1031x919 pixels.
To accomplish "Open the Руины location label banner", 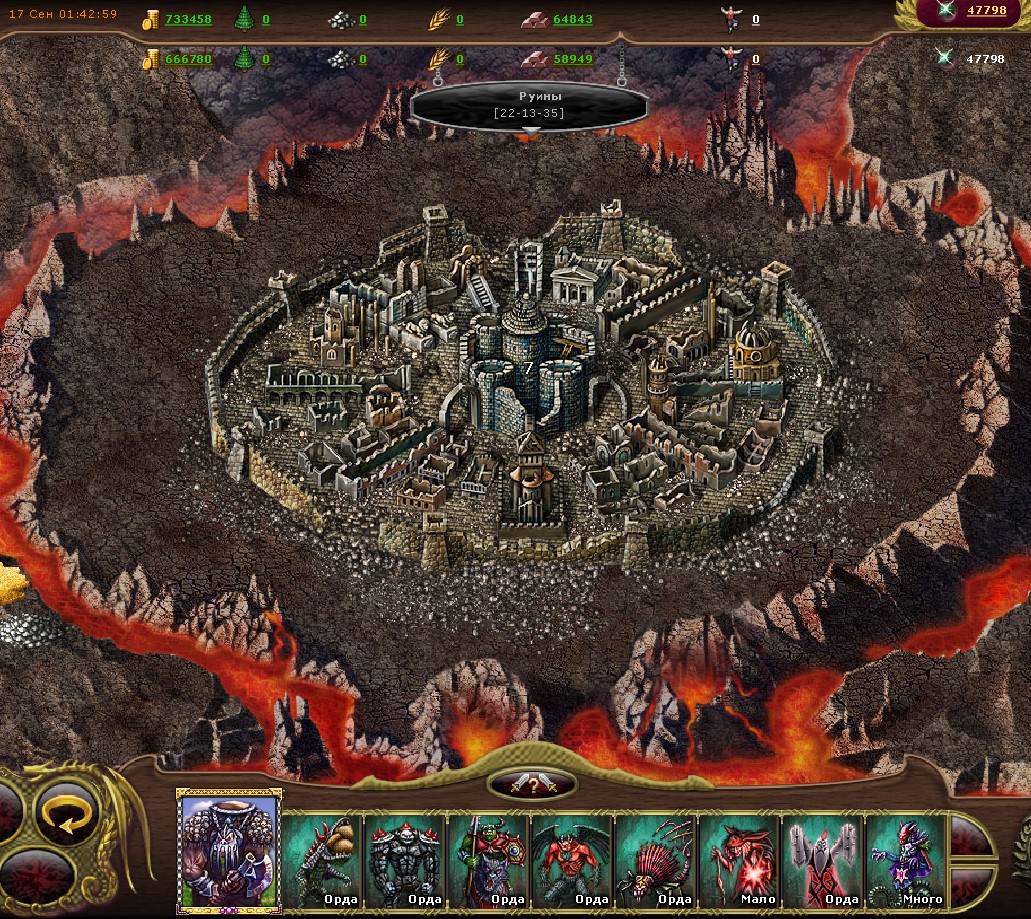I will 528,104.
